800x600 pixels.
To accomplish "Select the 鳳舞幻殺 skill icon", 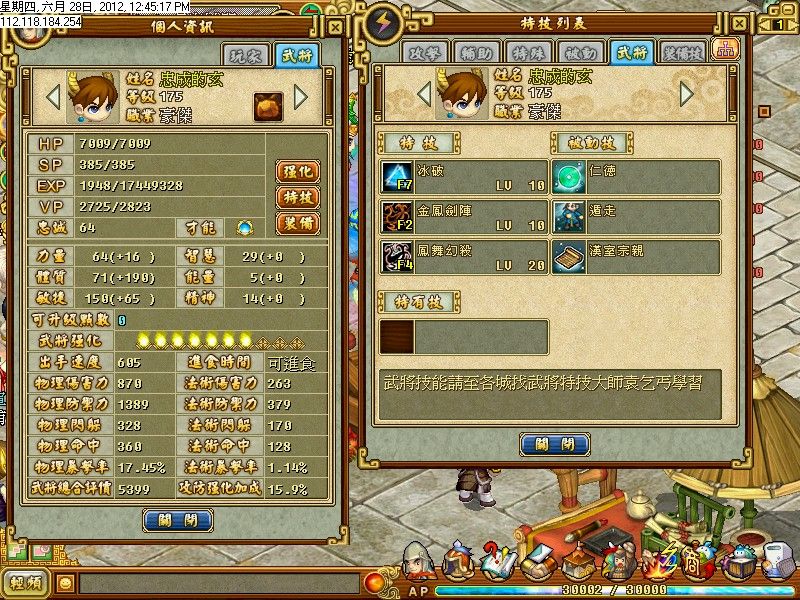I will tap(397, 255).
